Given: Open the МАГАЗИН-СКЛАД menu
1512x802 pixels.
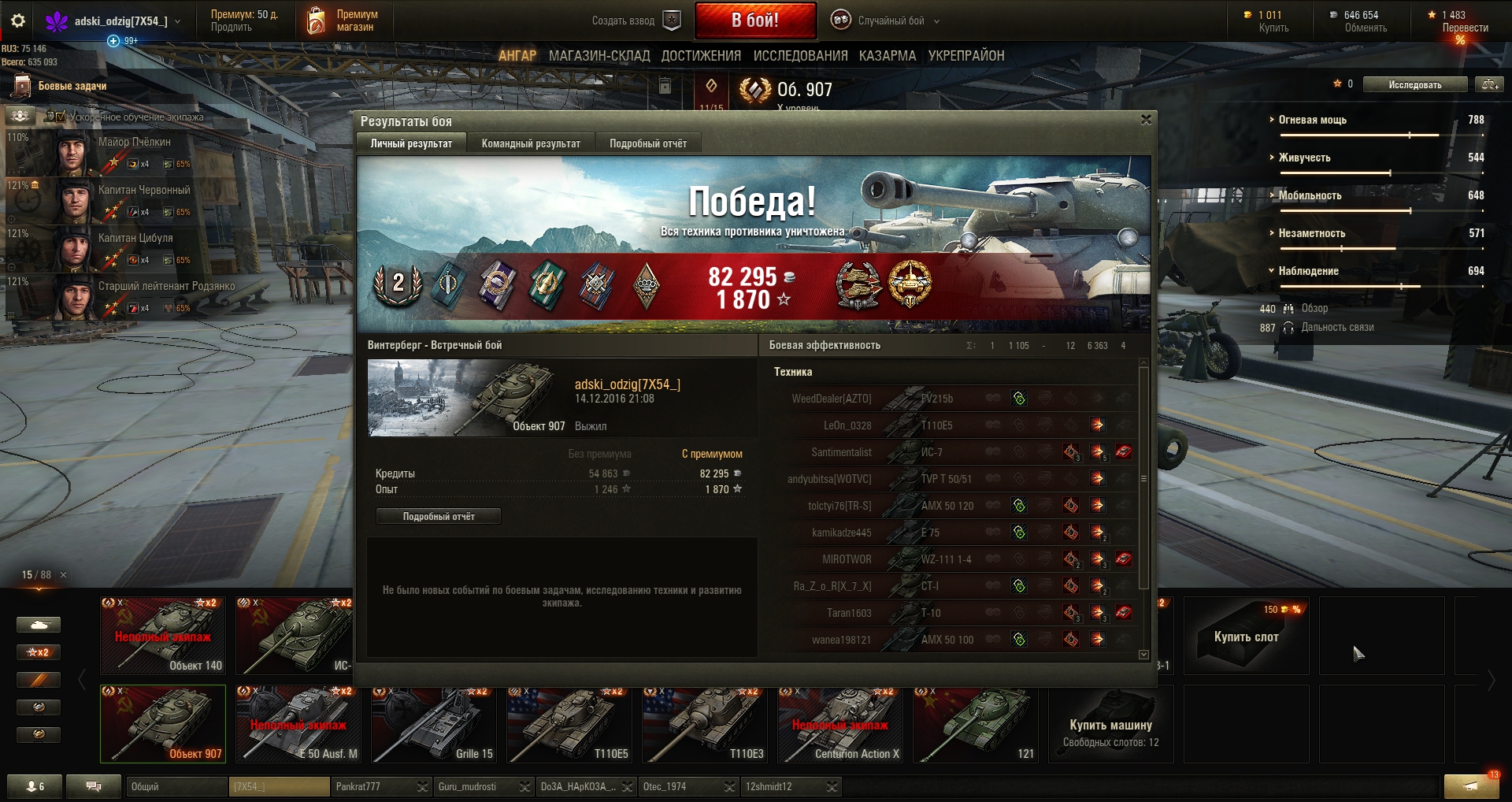Looking at the screenshot, I should pyautogui.click(x=599, y=56).
